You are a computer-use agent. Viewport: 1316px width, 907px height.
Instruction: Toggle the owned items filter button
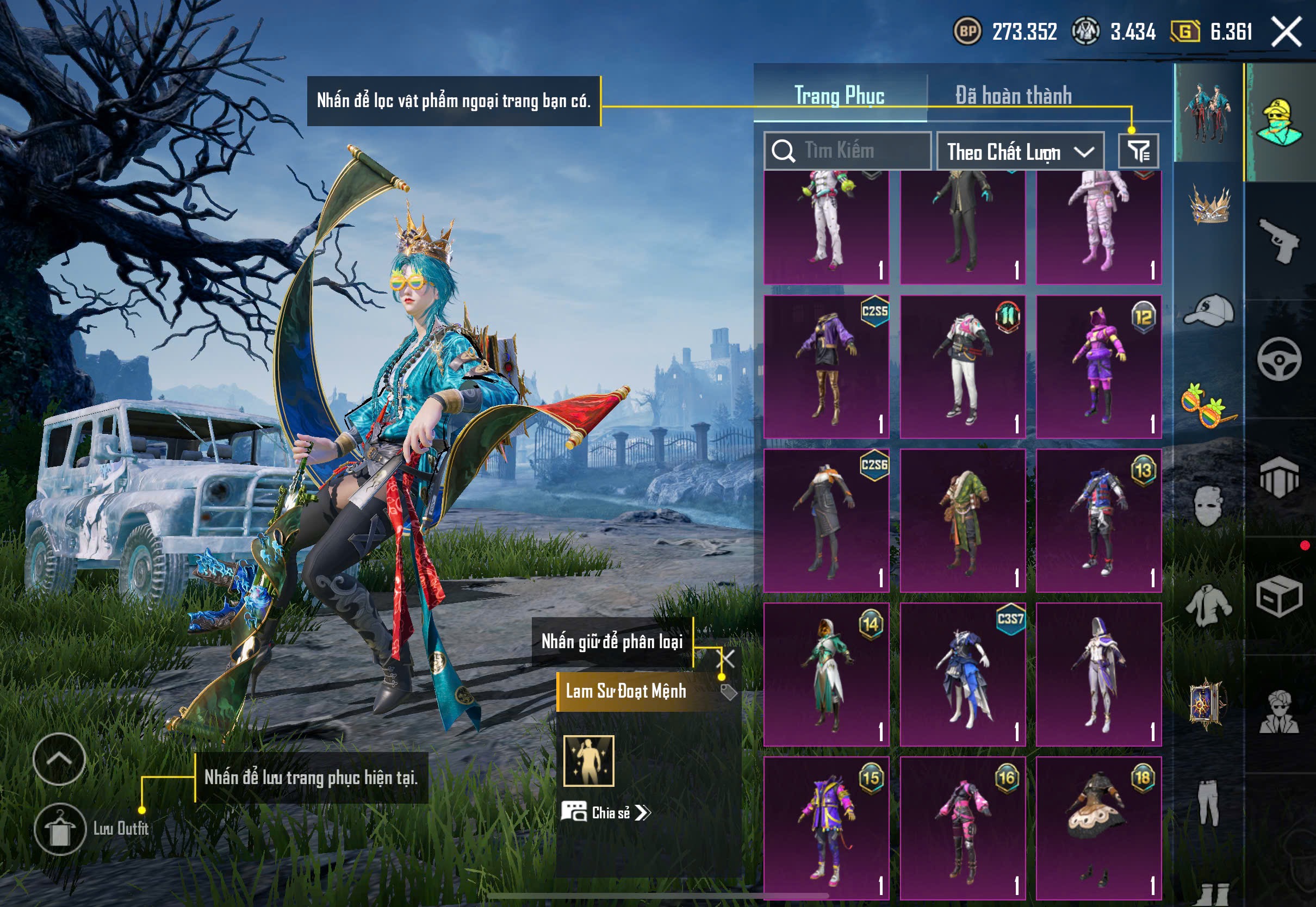(x=1138, y=151)
